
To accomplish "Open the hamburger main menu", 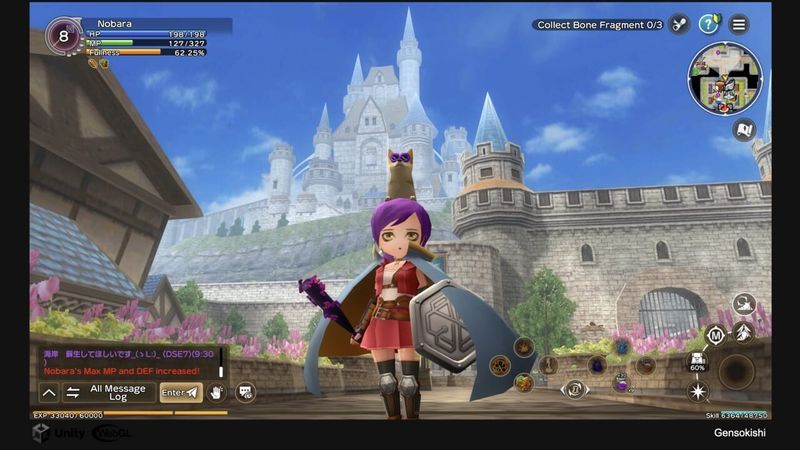I will [739, 24].
